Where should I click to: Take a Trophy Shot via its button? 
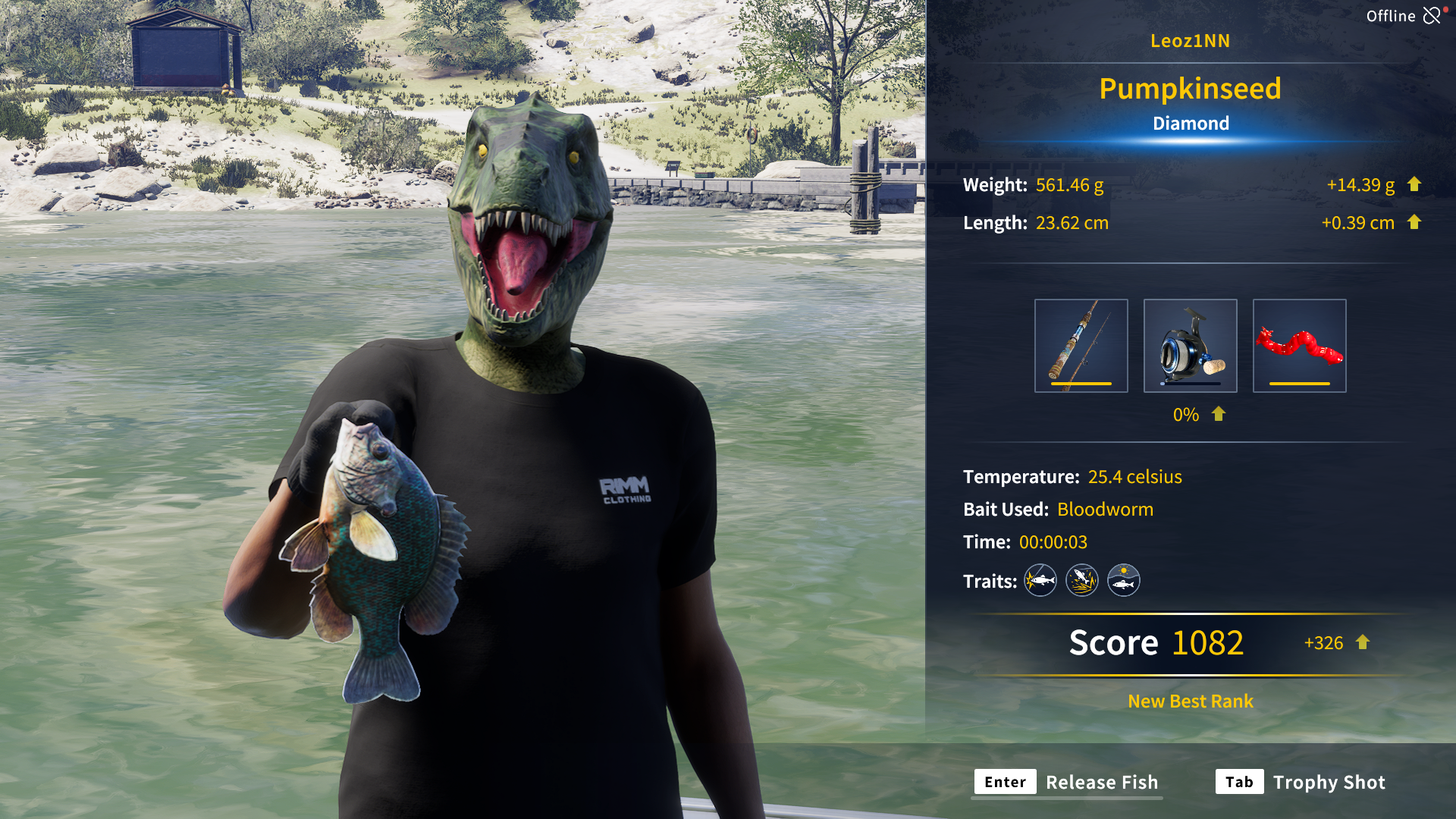(1329, 782)
